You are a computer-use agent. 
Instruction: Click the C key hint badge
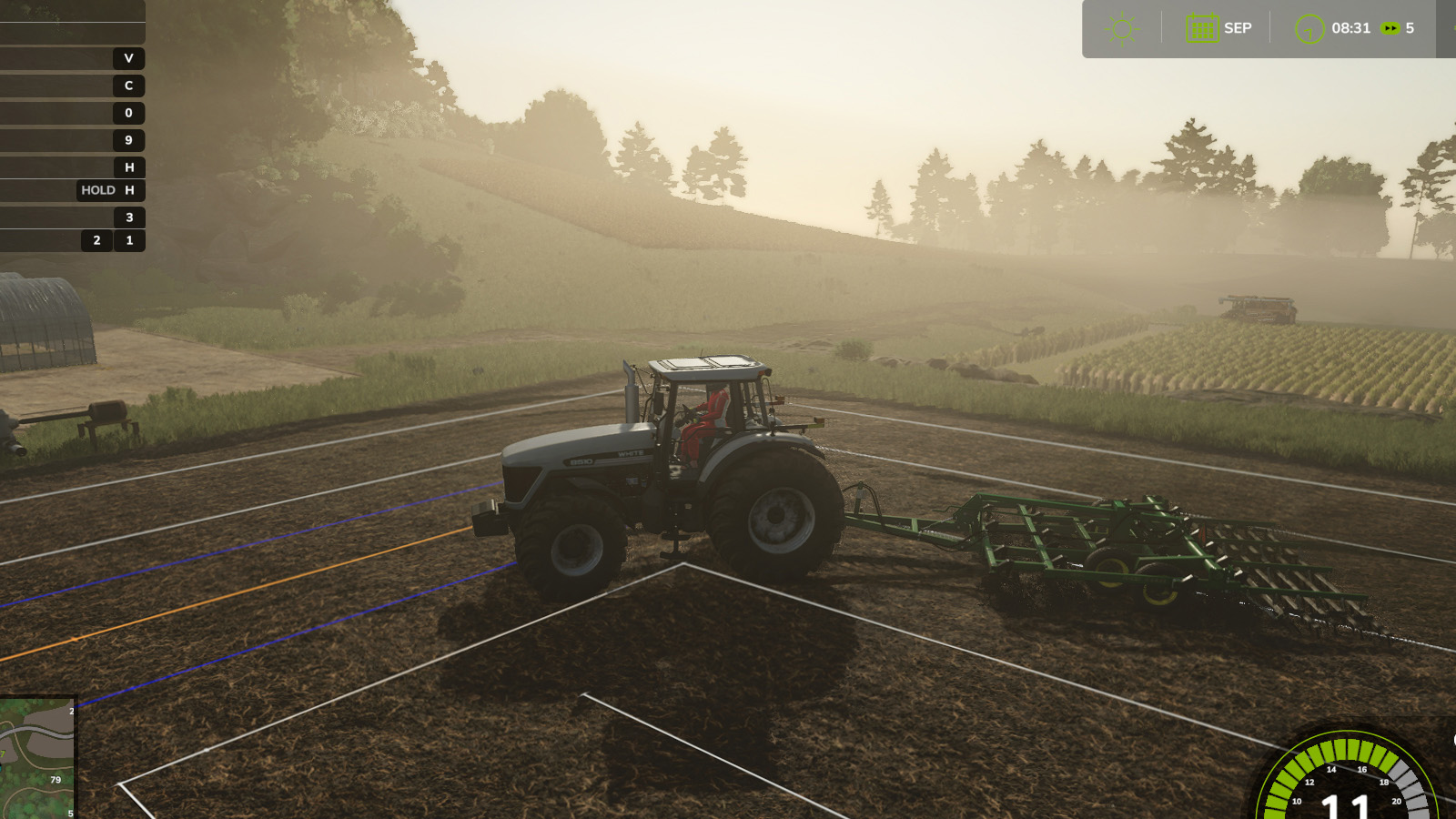(128, 86)
